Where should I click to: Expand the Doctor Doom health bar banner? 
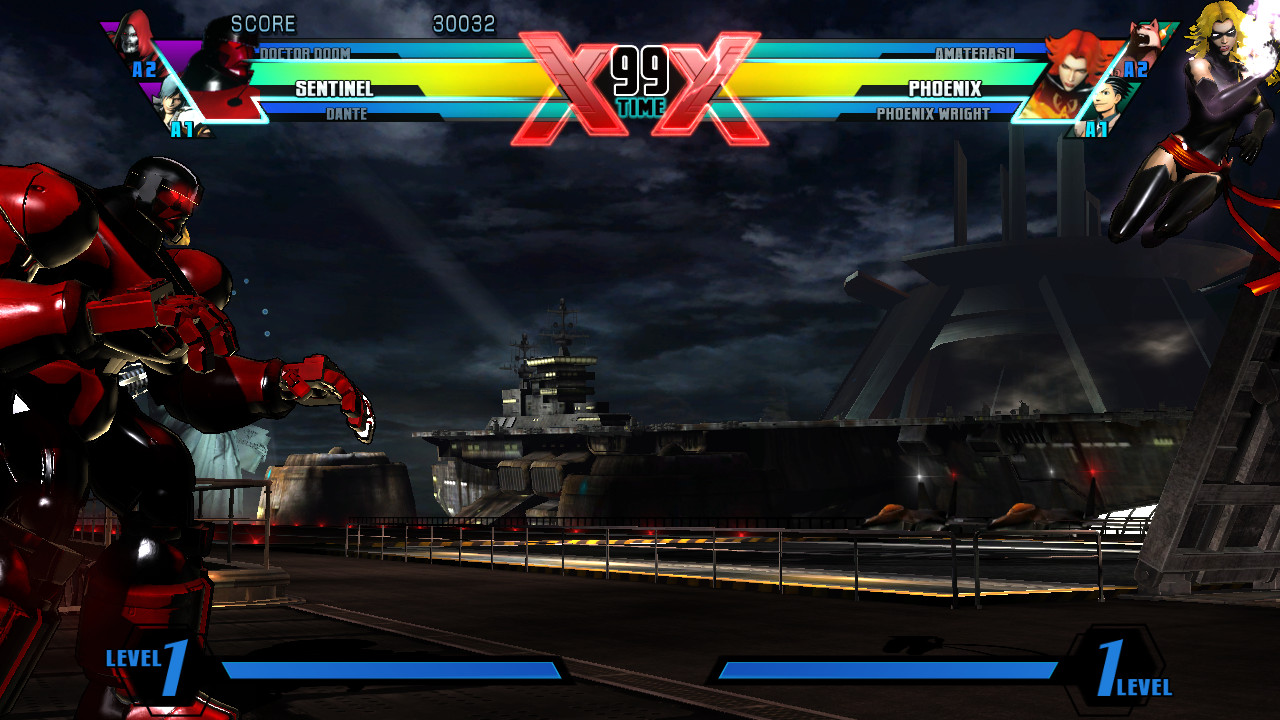(x=400, y=47)
